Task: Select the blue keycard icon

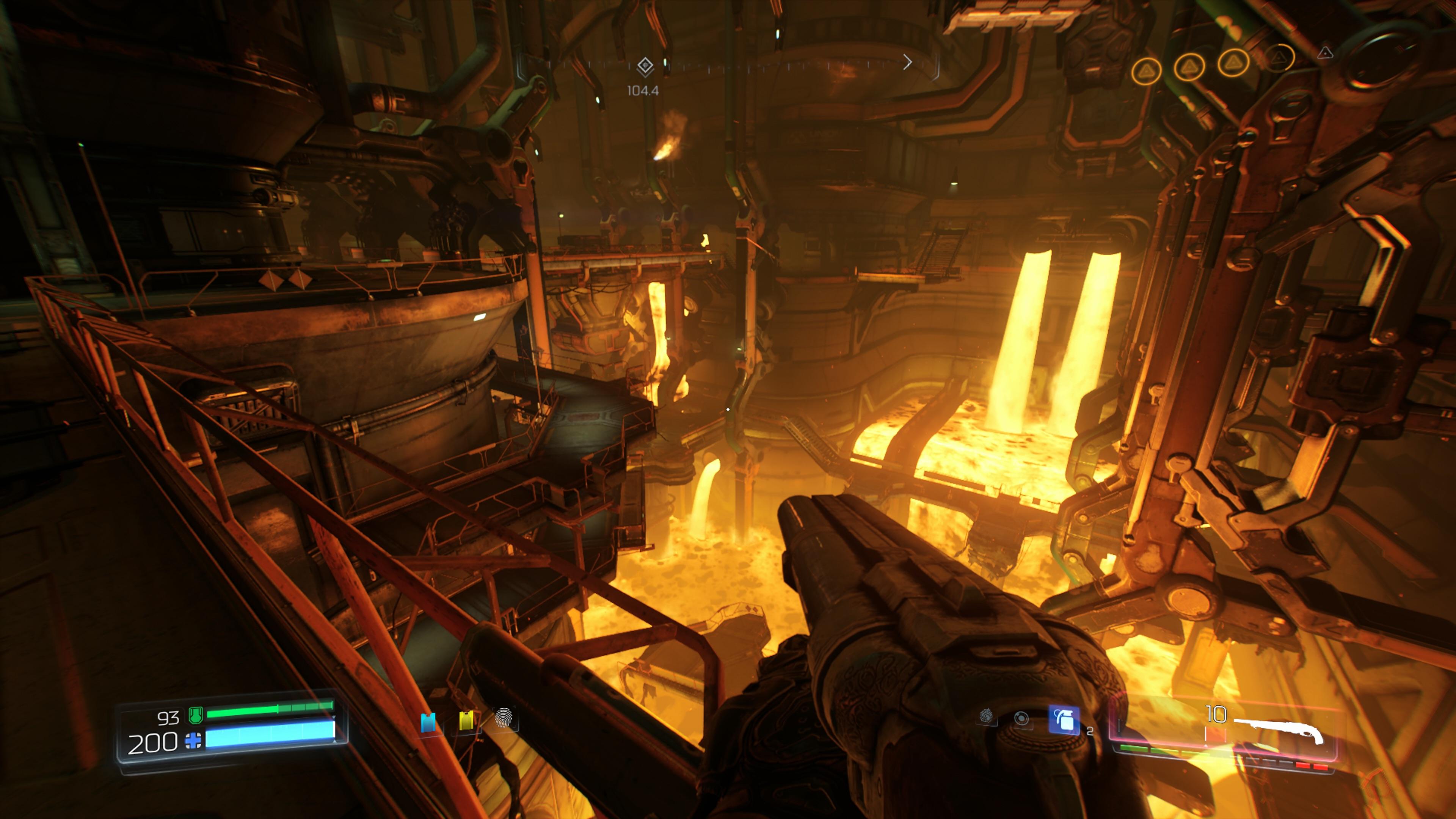Action: click(x=428, y=722)
